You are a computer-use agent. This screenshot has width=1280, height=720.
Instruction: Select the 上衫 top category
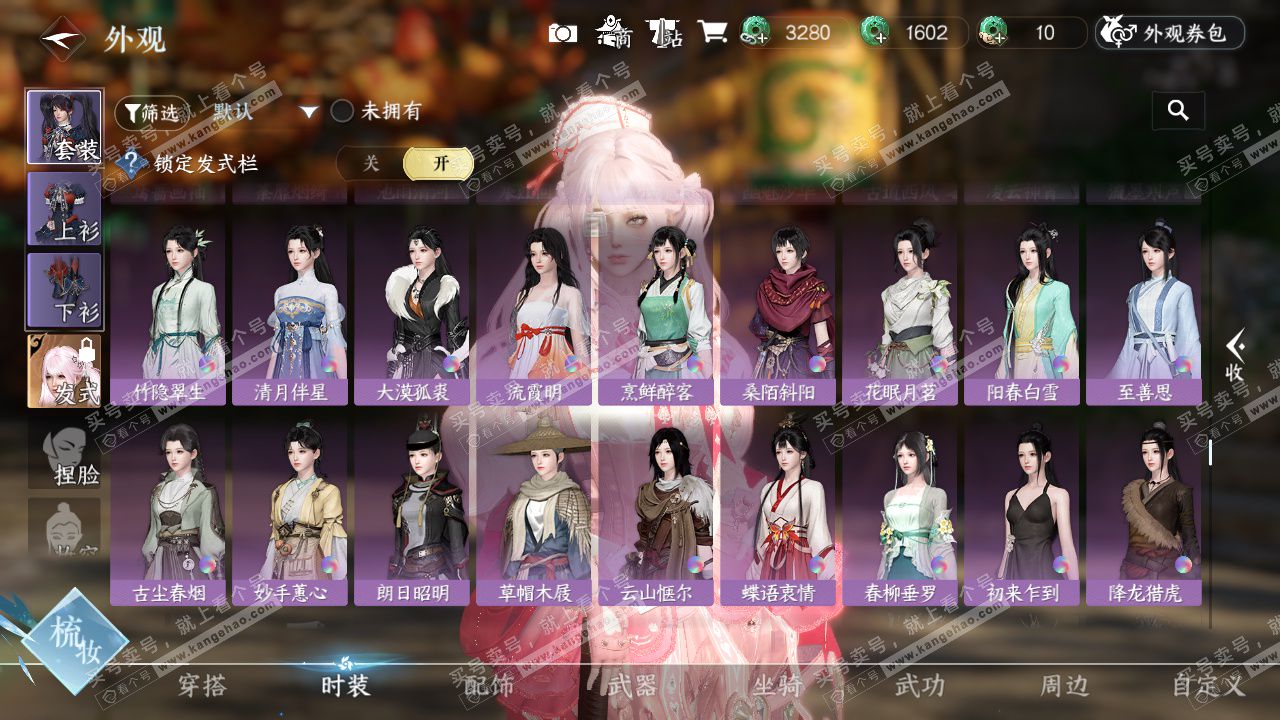pyautogui.click(x=64, y=208)
